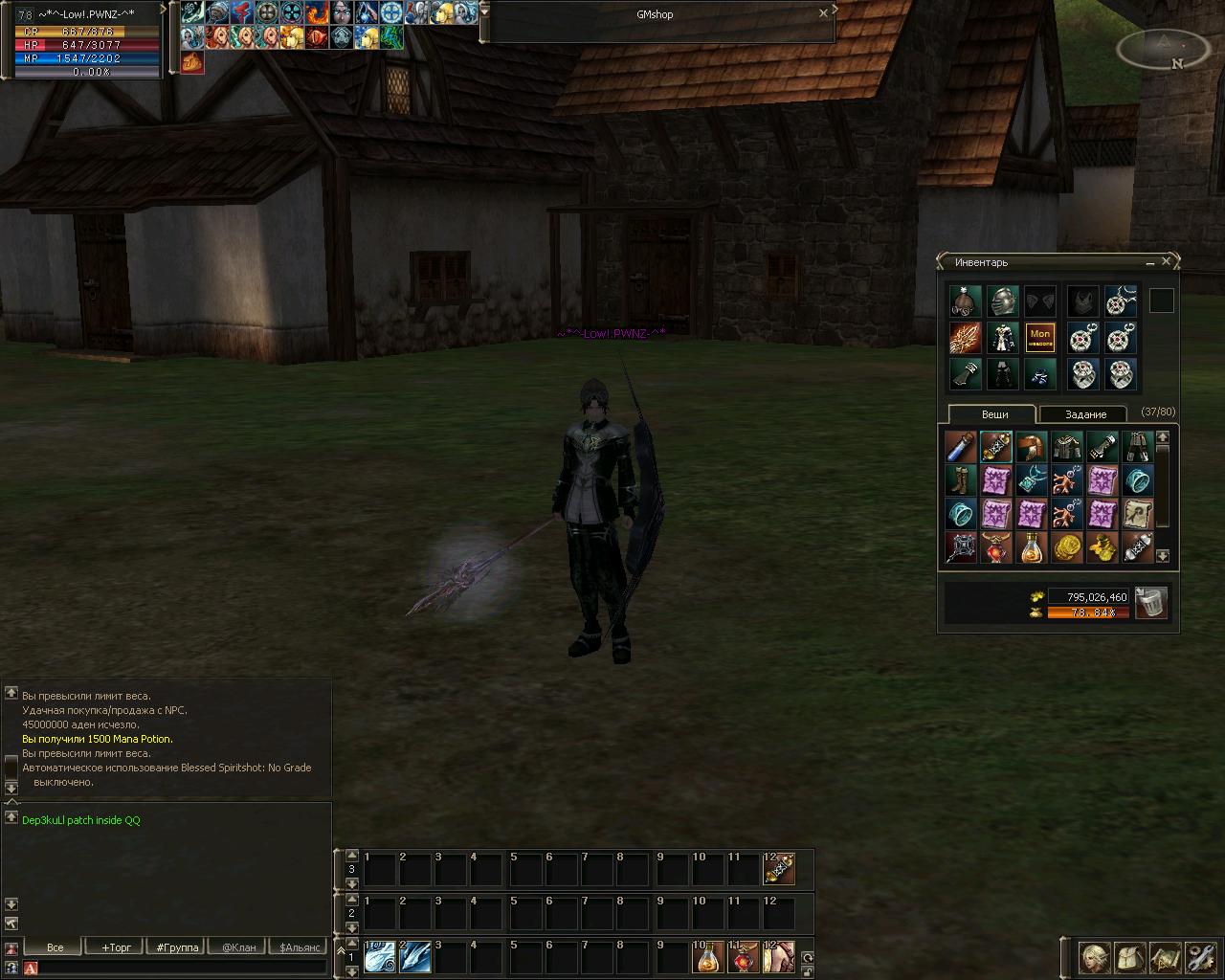1225x980 pixels.
Task: Use the red lantern potion in slot 11
Action: pos(744,956)
